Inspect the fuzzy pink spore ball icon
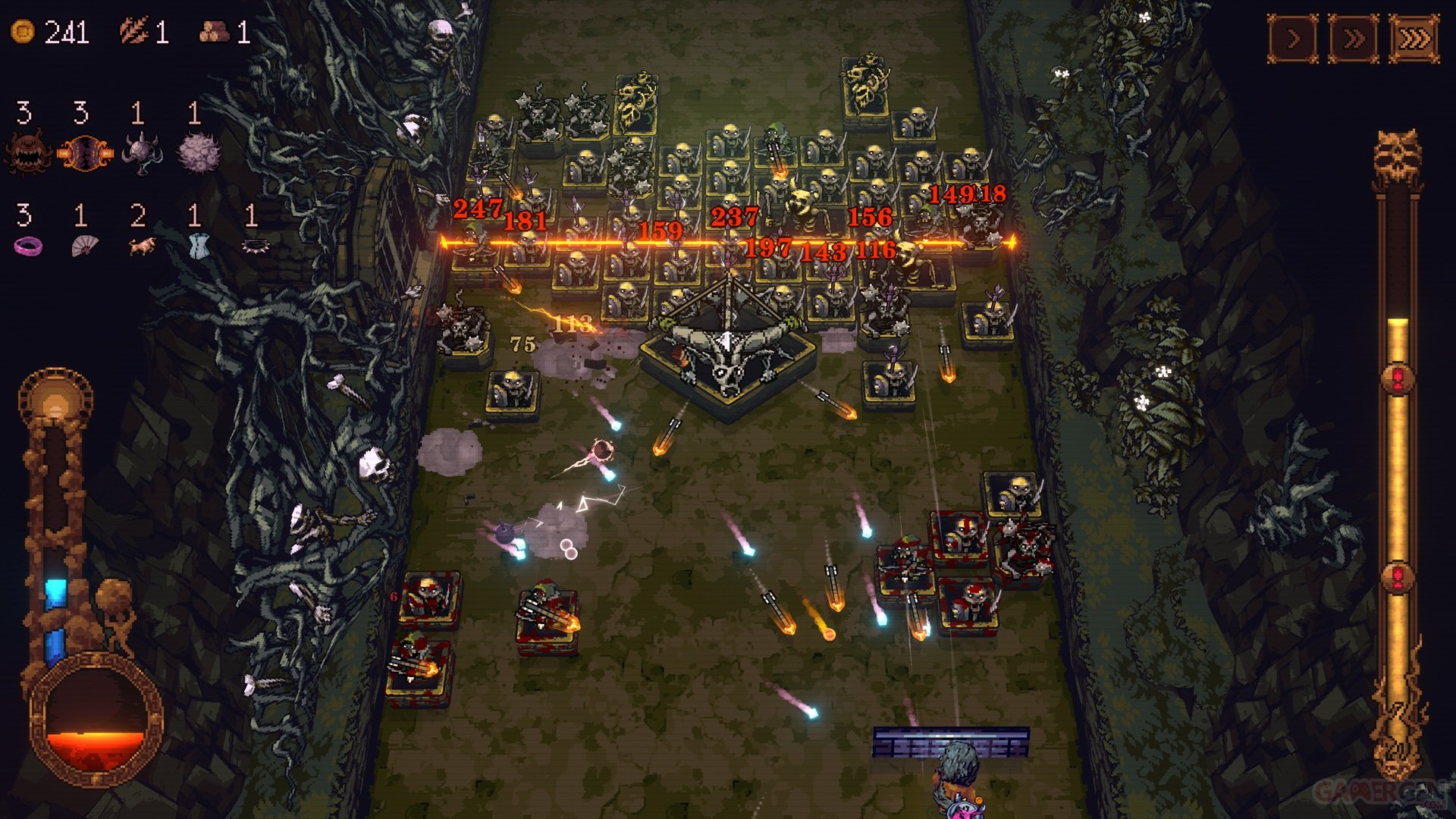Screen dimensions: 1456x819 (x=198, y=152)
